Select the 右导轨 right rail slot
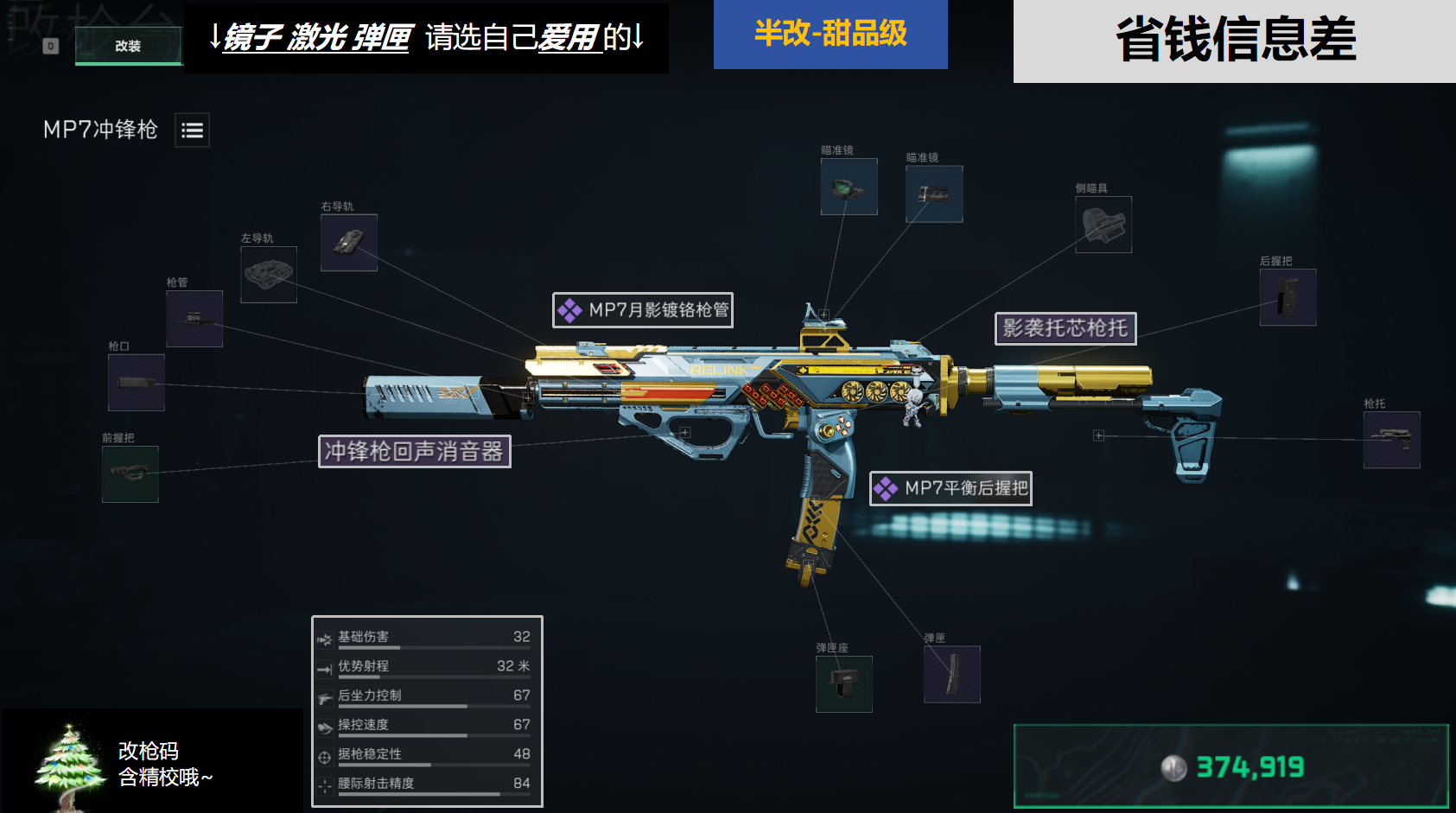 click(349, 243)
